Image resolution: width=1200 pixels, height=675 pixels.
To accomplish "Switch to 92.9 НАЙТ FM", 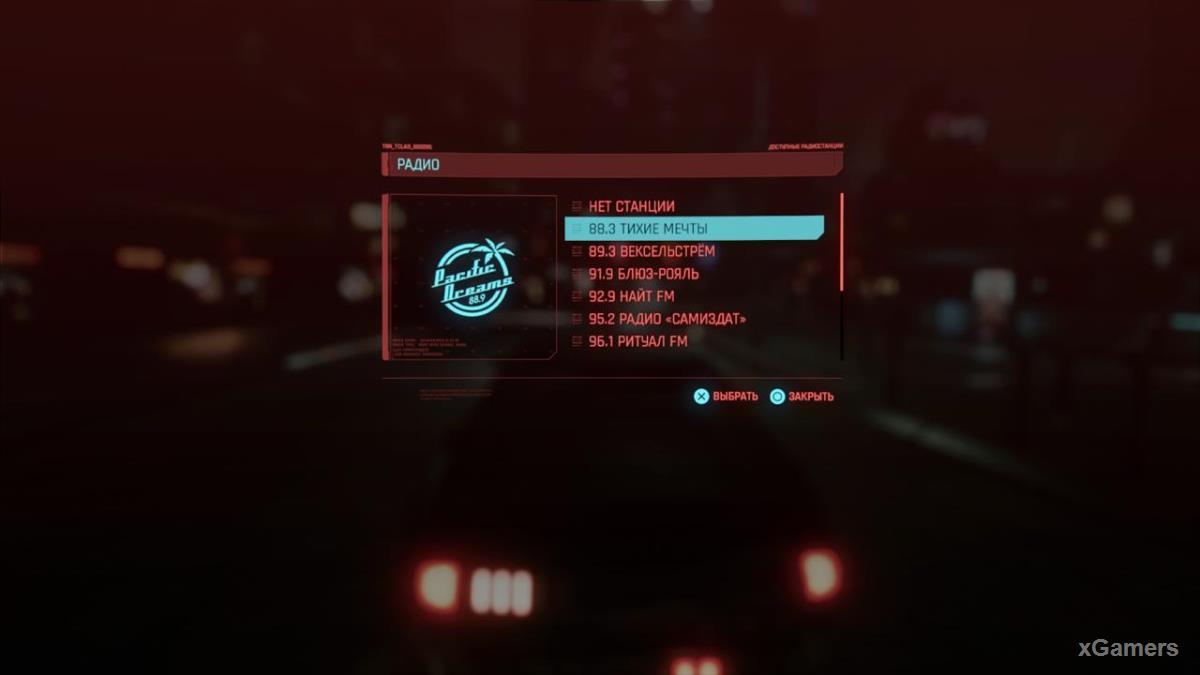I will (631, 296).
